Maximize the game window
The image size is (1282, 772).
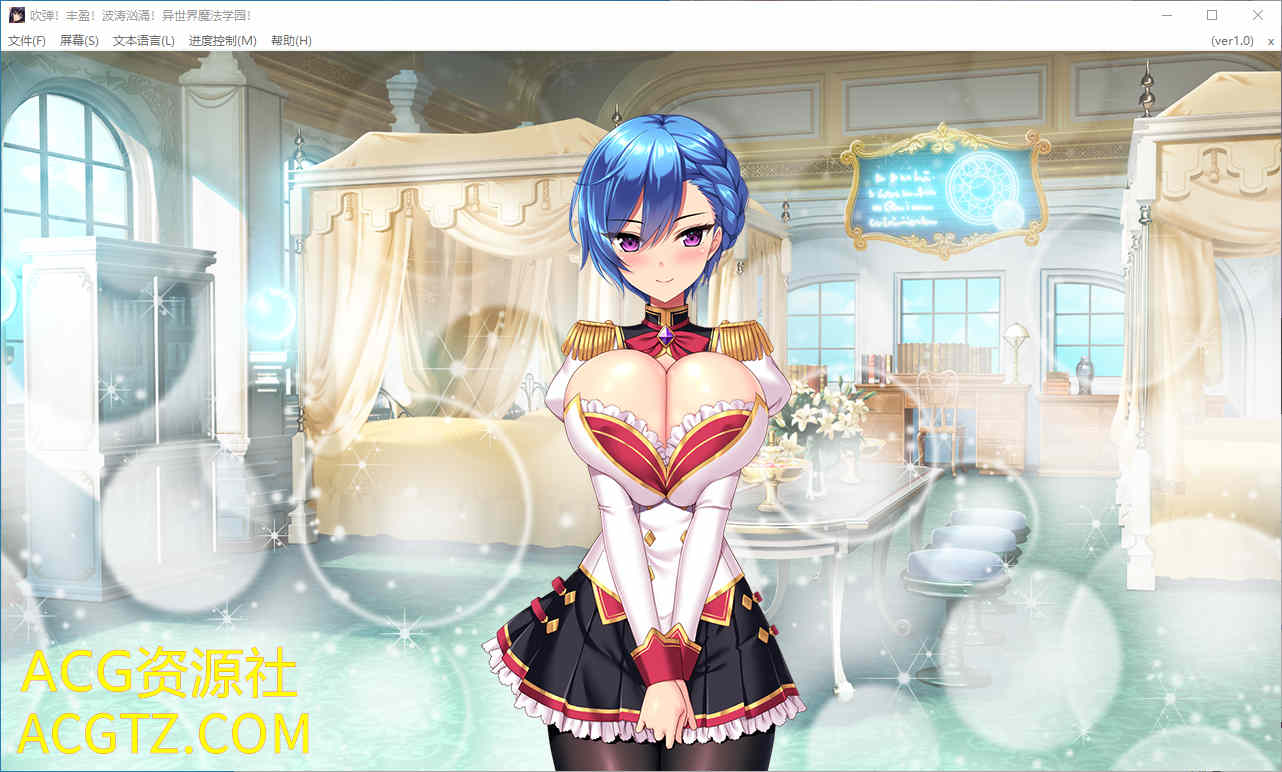click(1212, 15)
